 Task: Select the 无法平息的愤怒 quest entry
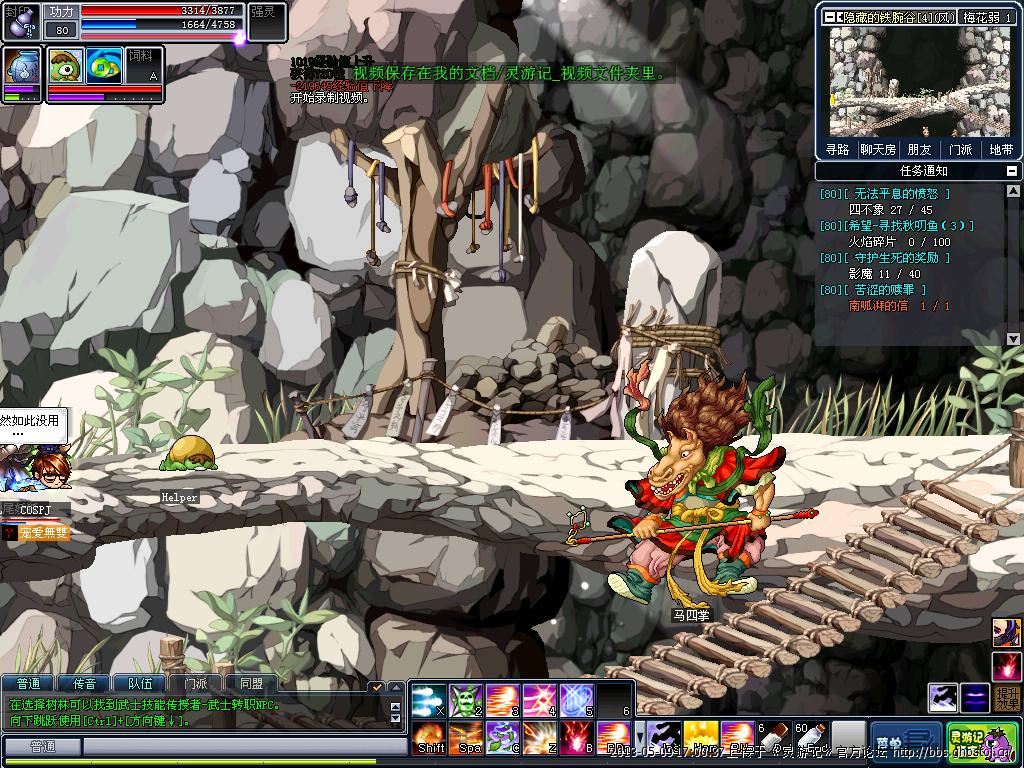click(x=897, y=194)
